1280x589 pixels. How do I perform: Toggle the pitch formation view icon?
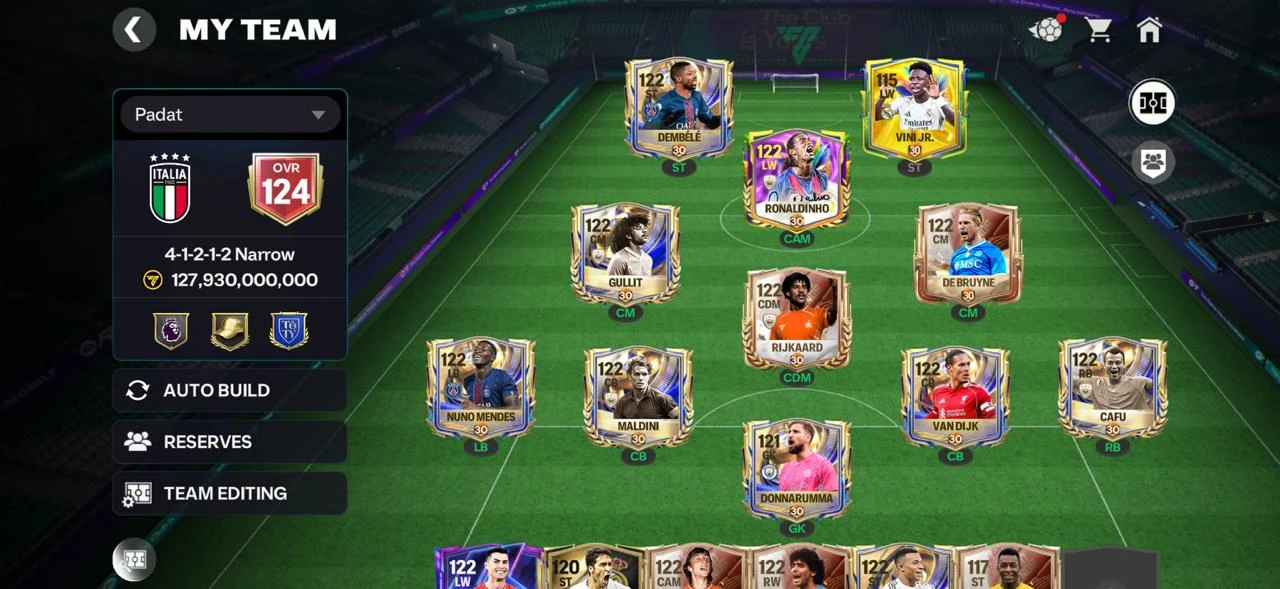[1152, 103]
